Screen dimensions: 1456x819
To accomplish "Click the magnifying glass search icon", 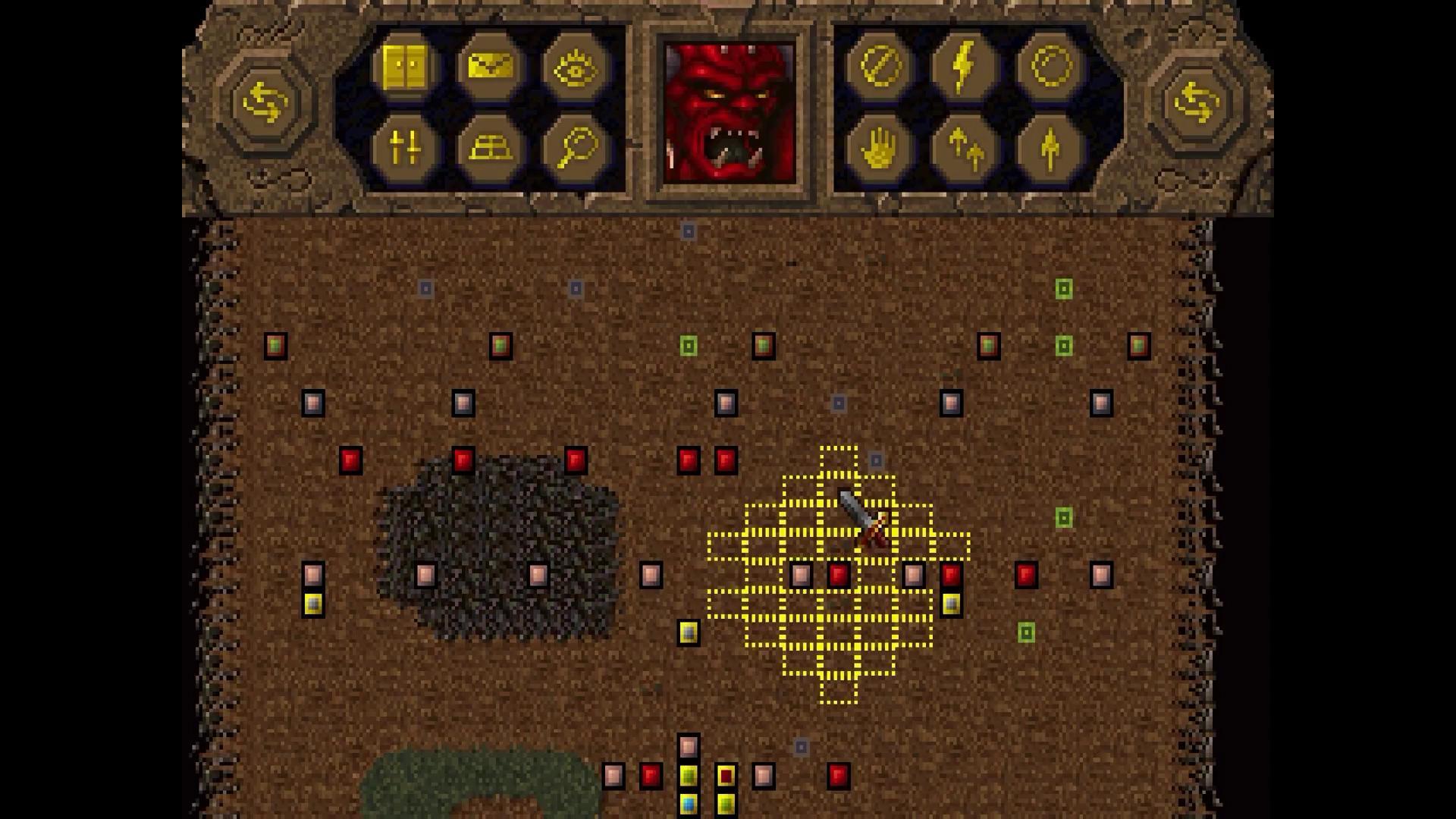I will (574, 148).
